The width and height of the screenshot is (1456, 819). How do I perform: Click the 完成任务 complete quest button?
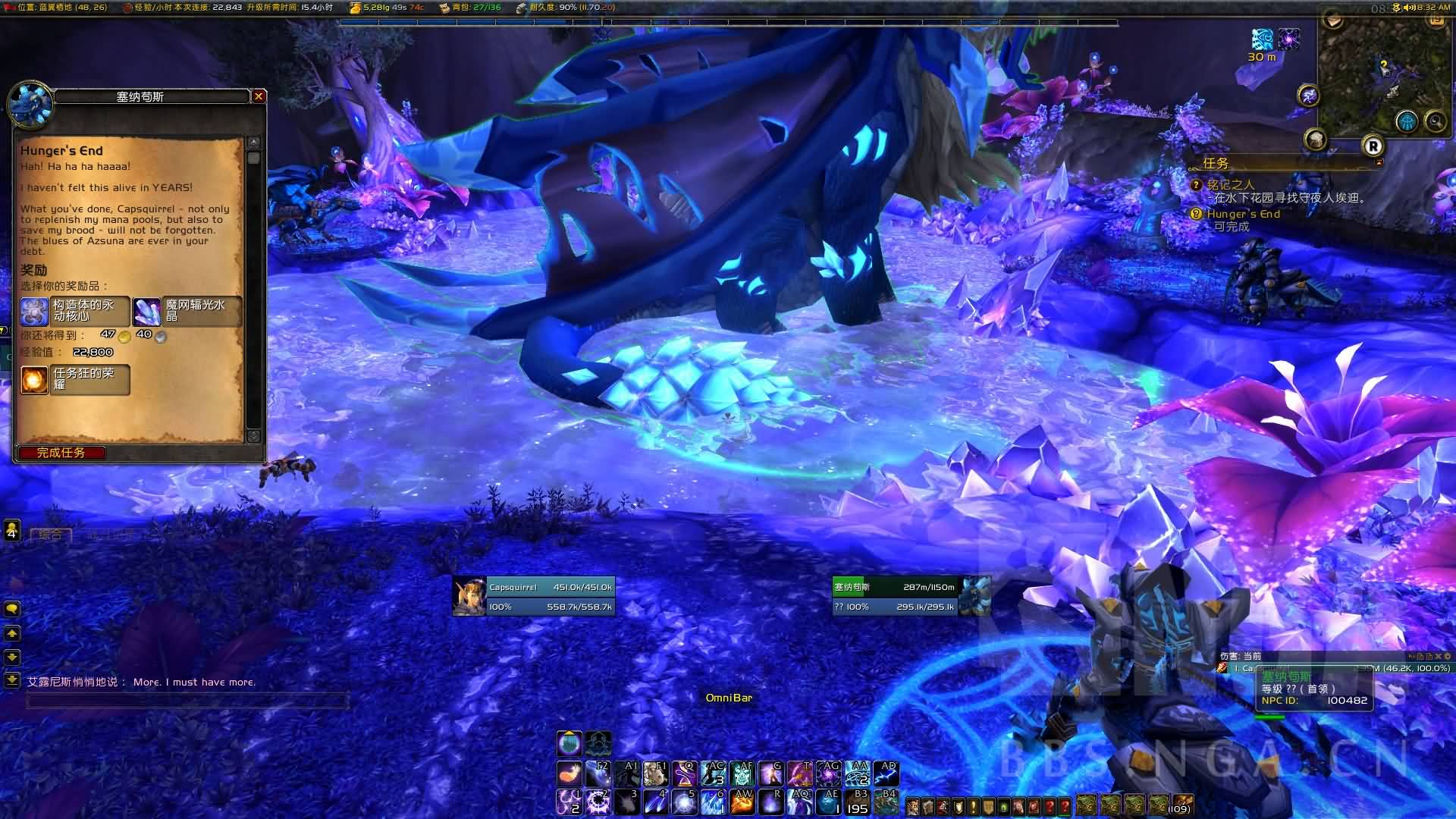tap(61, 453)
